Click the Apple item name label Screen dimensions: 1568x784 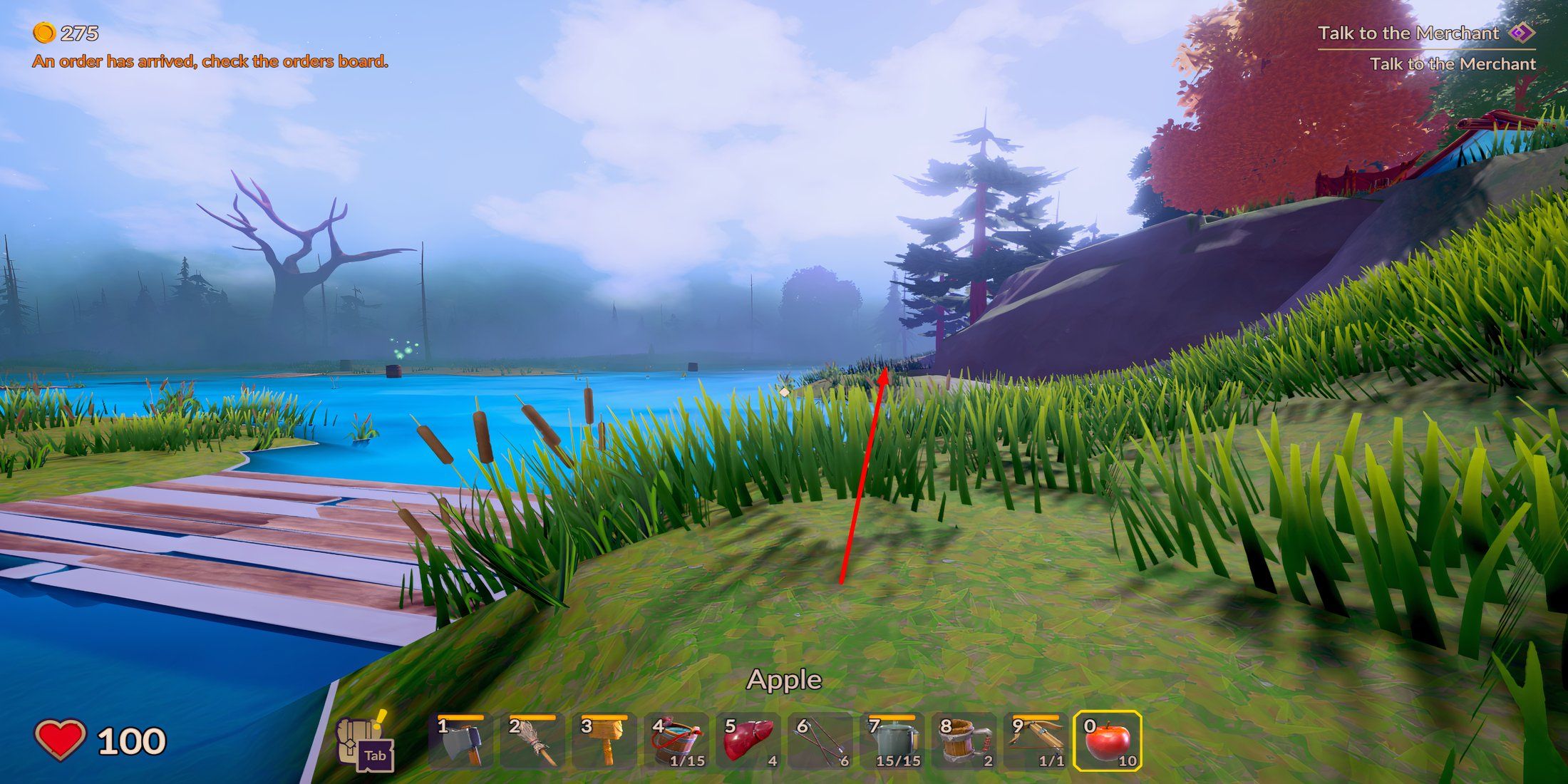pos(784,679)
